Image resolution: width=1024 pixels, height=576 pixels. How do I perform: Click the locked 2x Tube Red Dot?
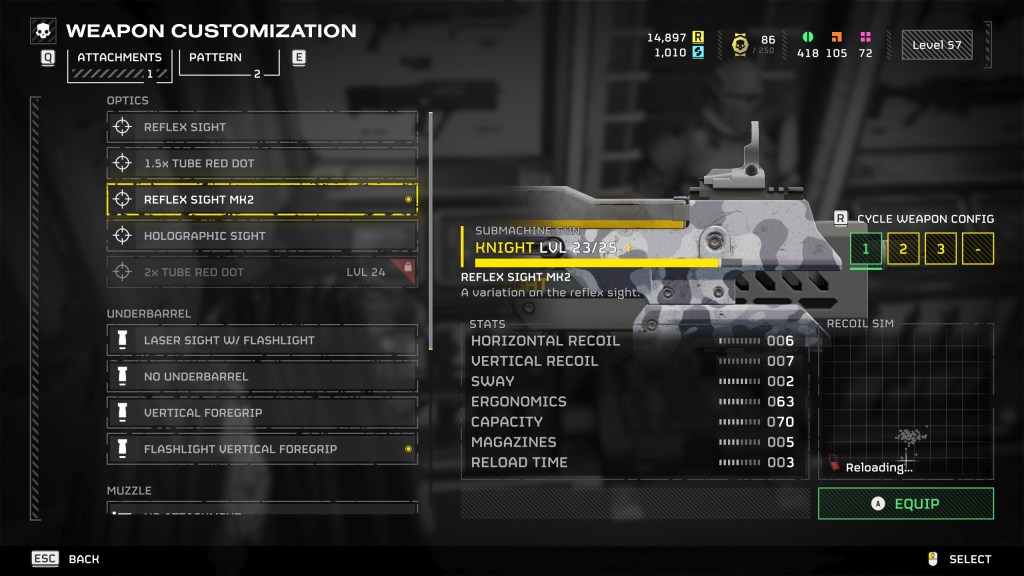[x=262, y=272]
